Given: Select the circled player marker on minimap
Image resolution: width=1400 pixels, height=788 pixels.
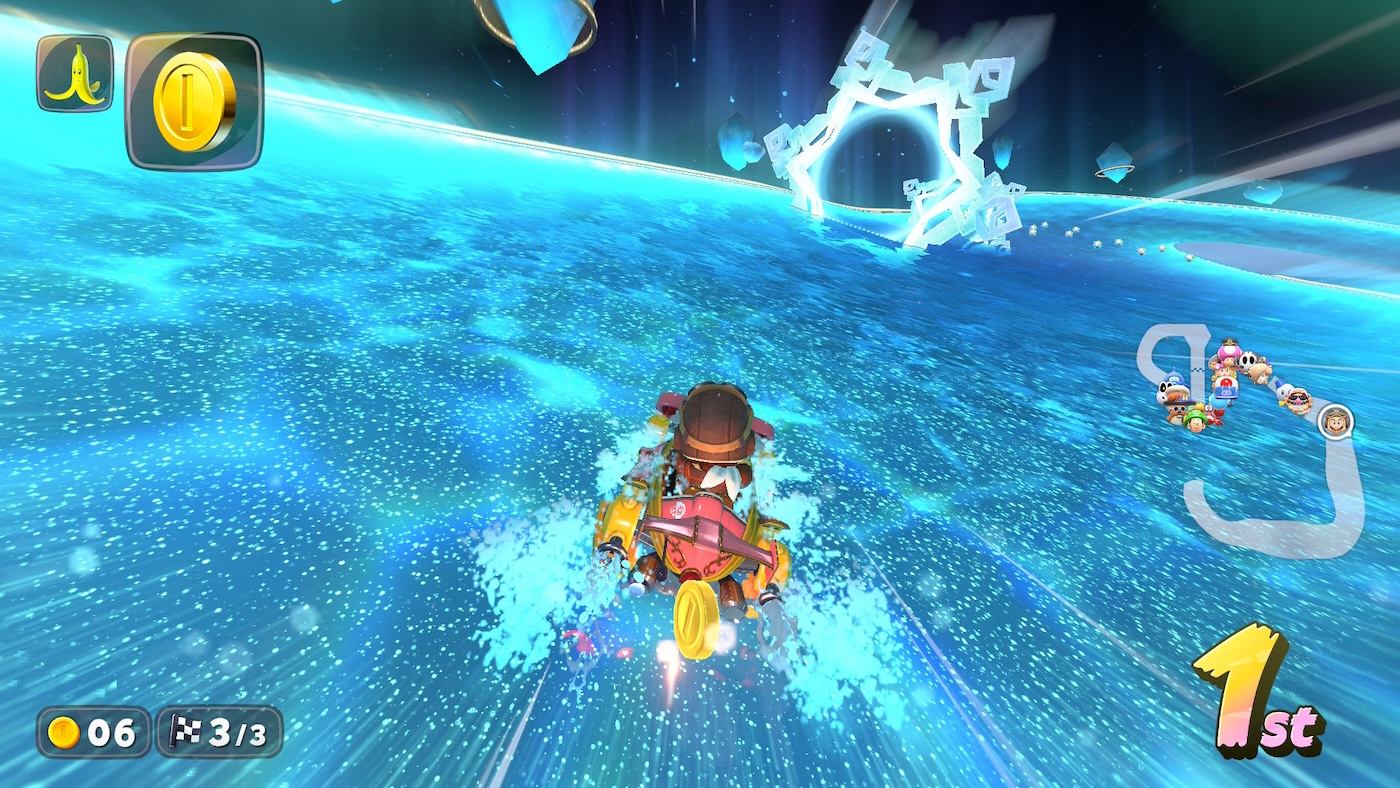Looking at the screenshot, I should click(x=1334, y=421).
